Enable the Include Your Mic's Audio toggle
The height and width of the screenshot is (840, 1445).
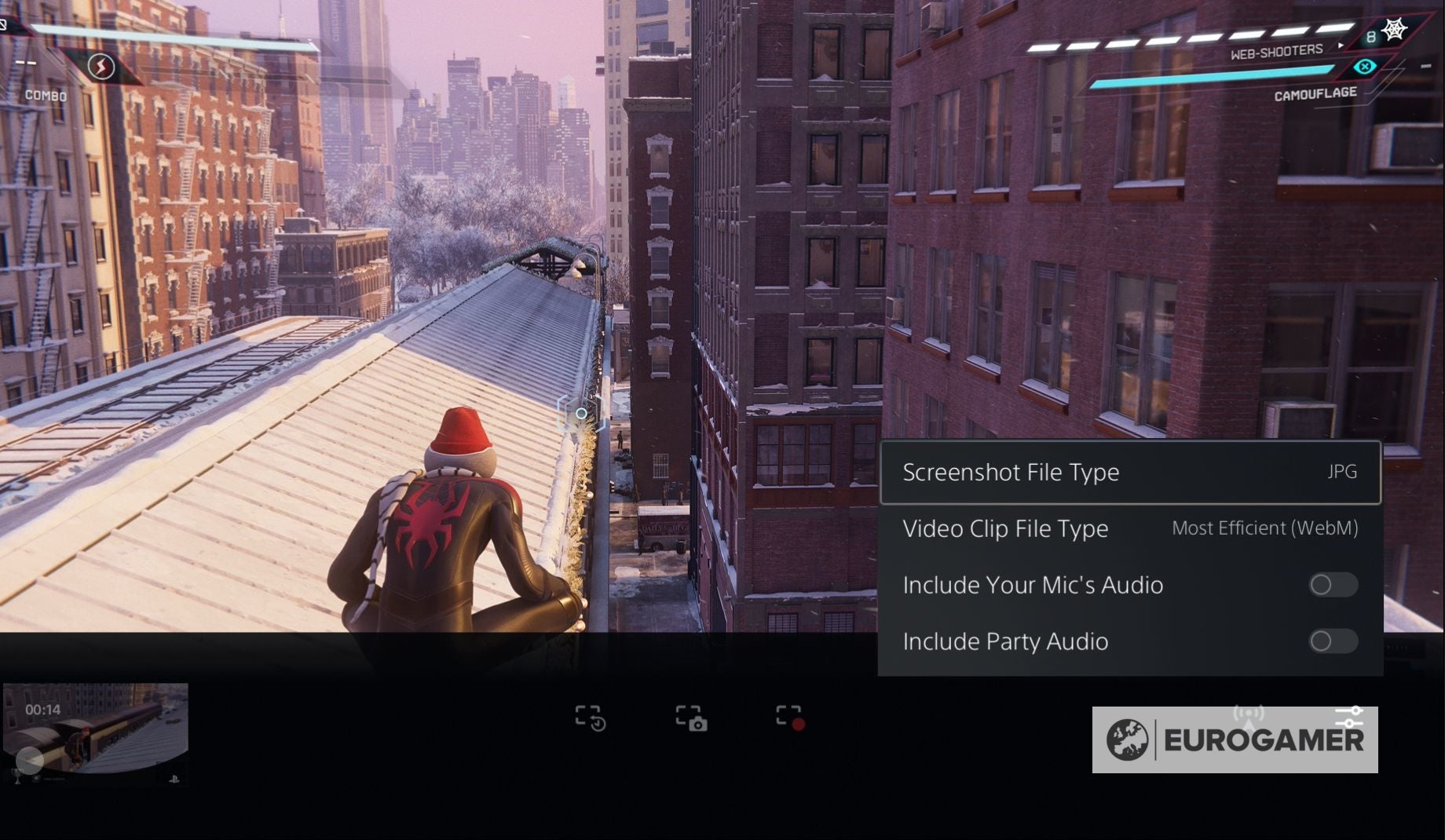[1333, 585]
